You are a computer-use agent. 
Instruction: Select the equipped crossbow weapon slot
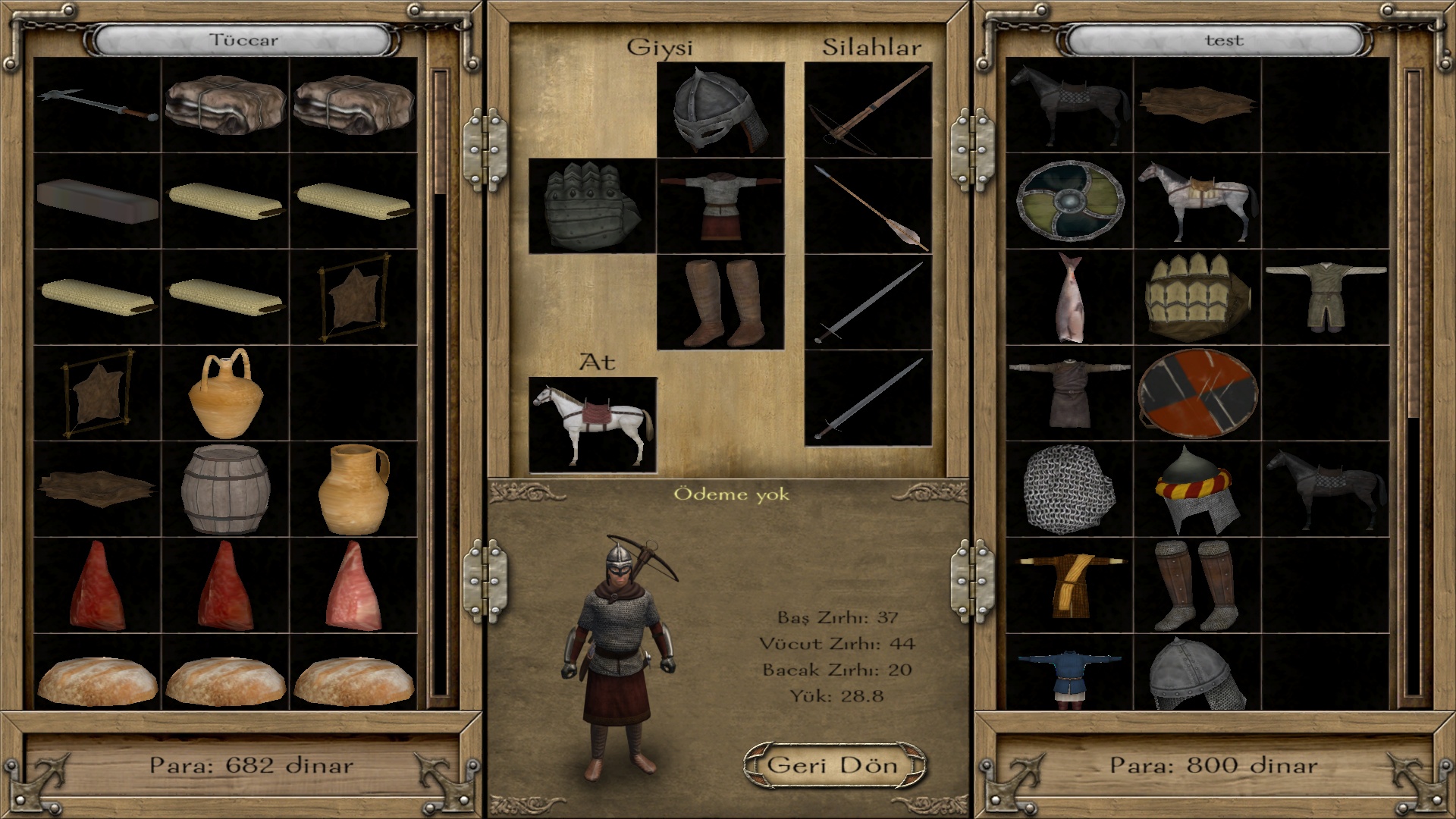tap(868, 110)
